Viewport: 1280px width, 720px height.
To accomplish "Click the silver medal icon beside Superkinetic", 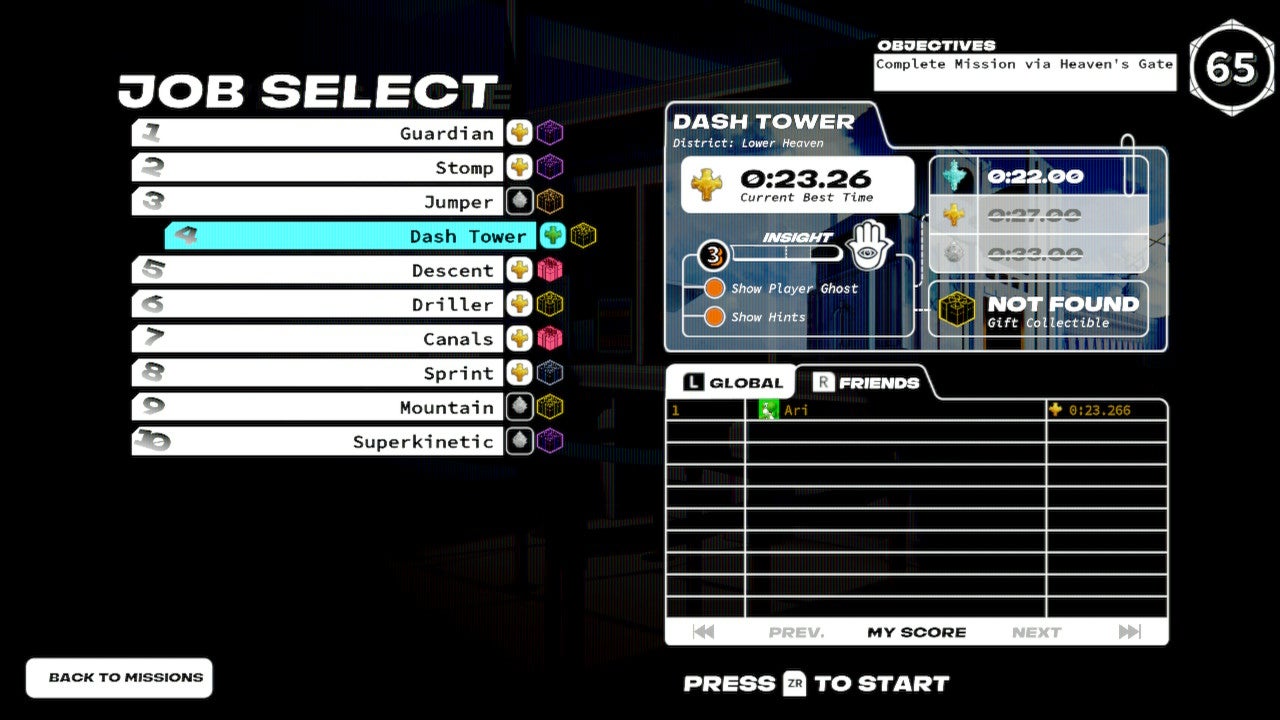I will [518, 441].
